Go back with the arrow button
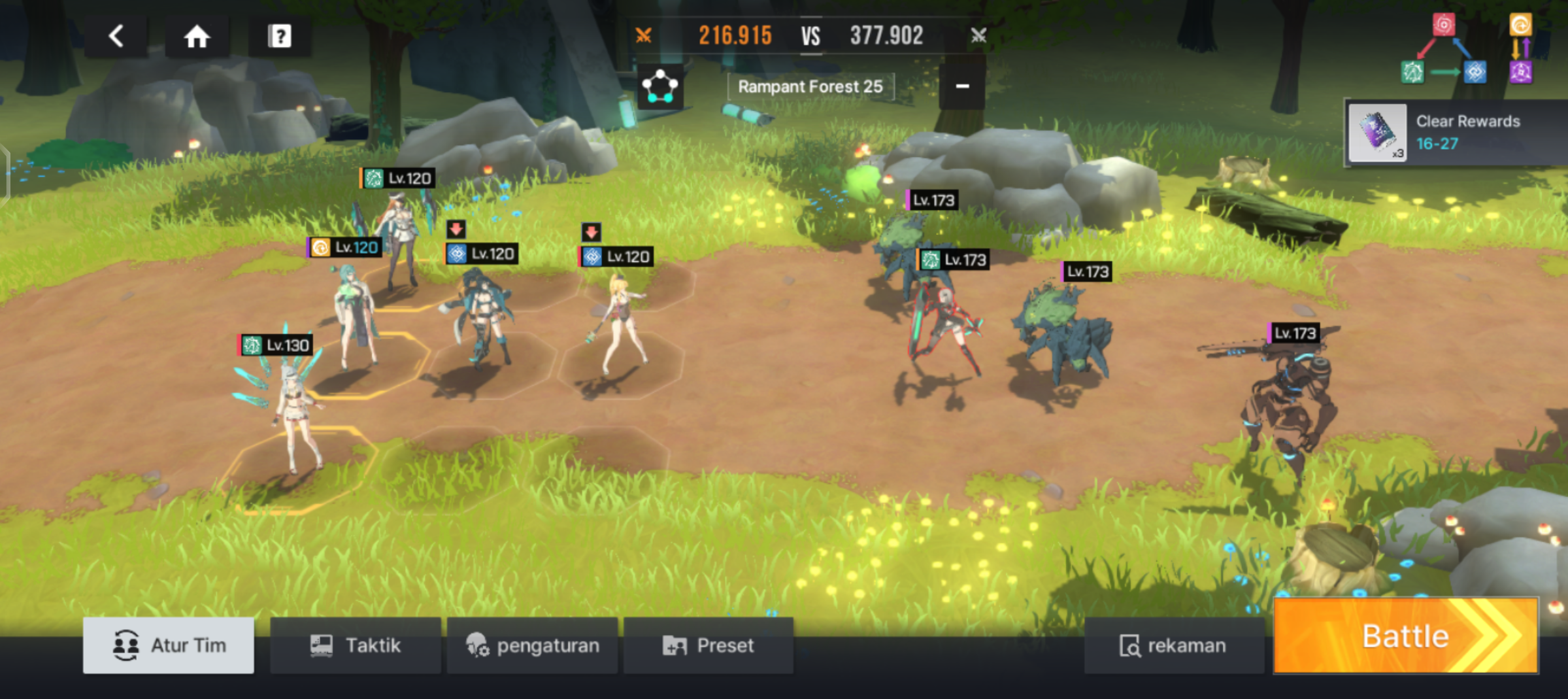The height and width of the screenshot is (699, 1568). pyautogui.click(x=116, y=37)
